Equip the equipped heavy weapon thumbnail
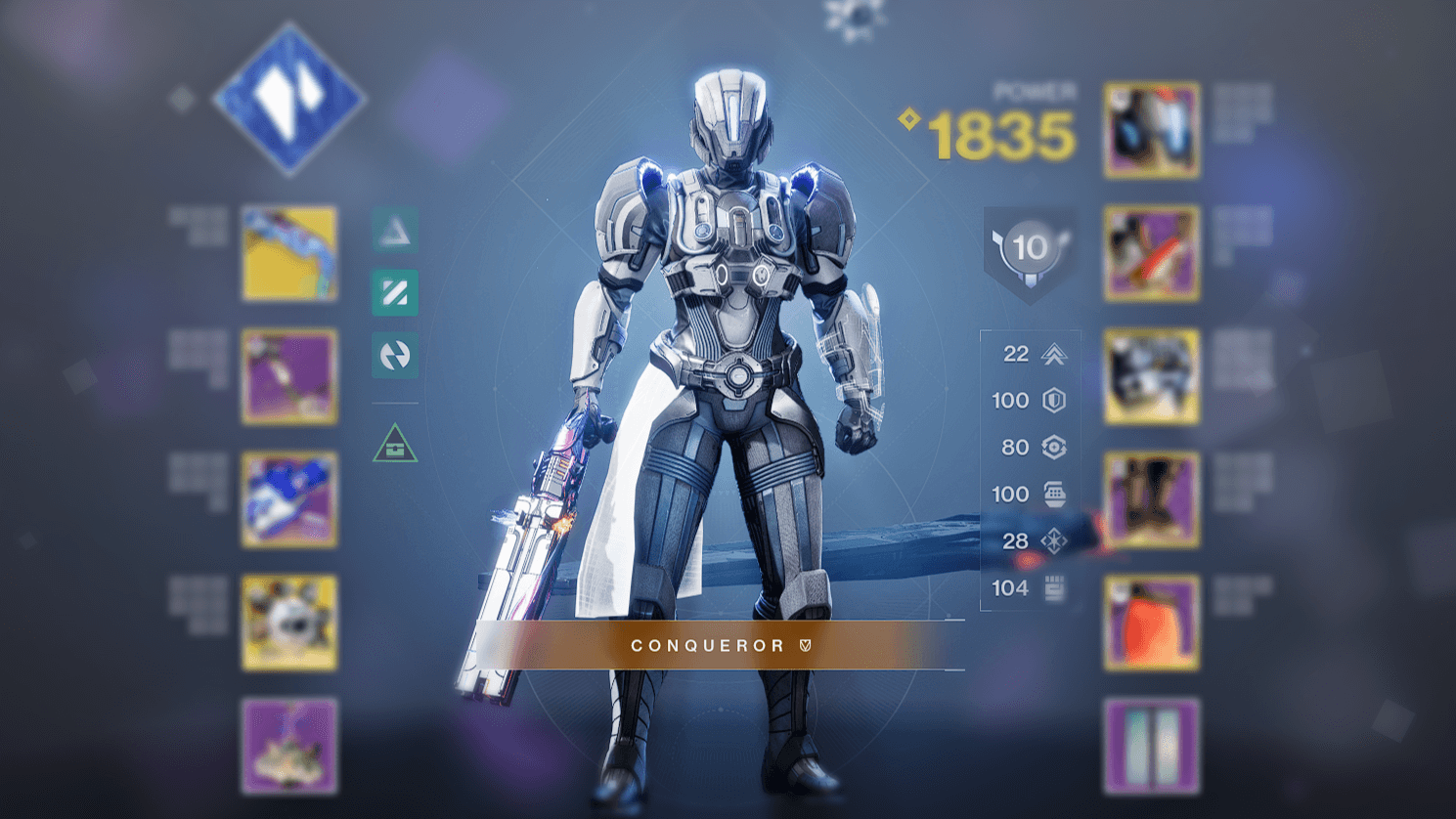This screenshot has width=1456, height=819. pyautogui.click(x=288, y=498)
